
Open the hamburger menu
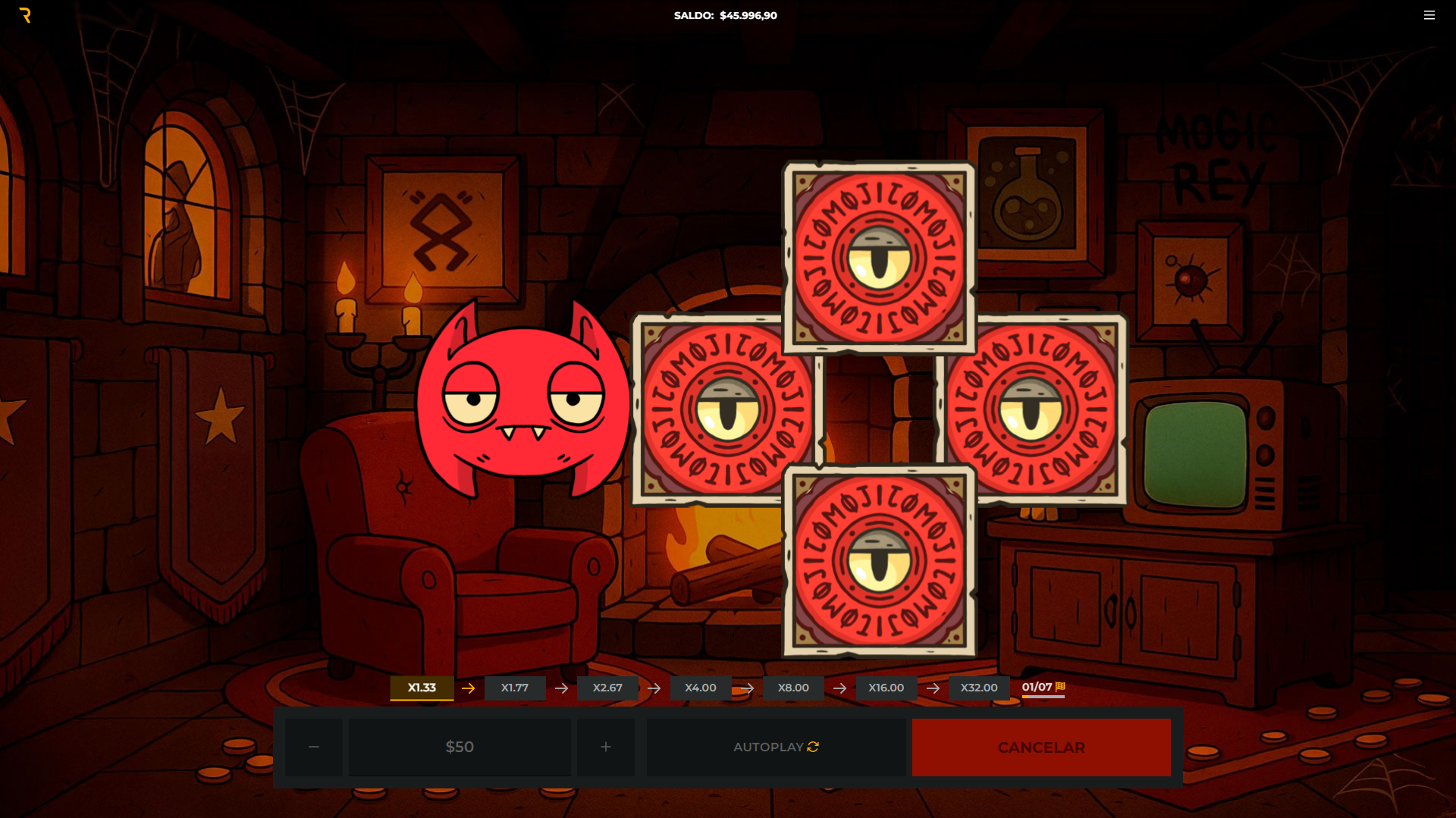pos(1429,15)
